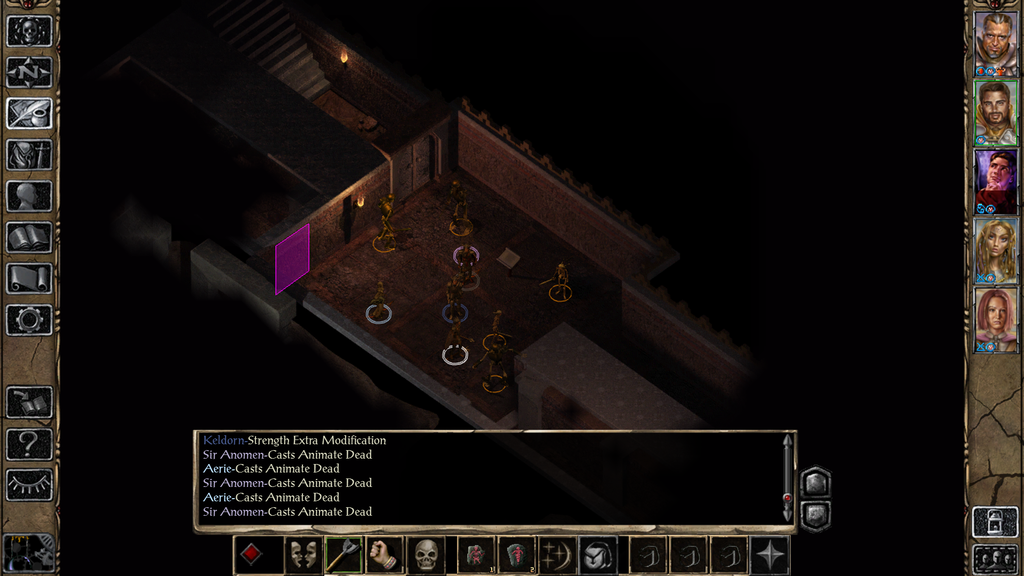Activate the skull Turn Undead button

coord(427,555)
